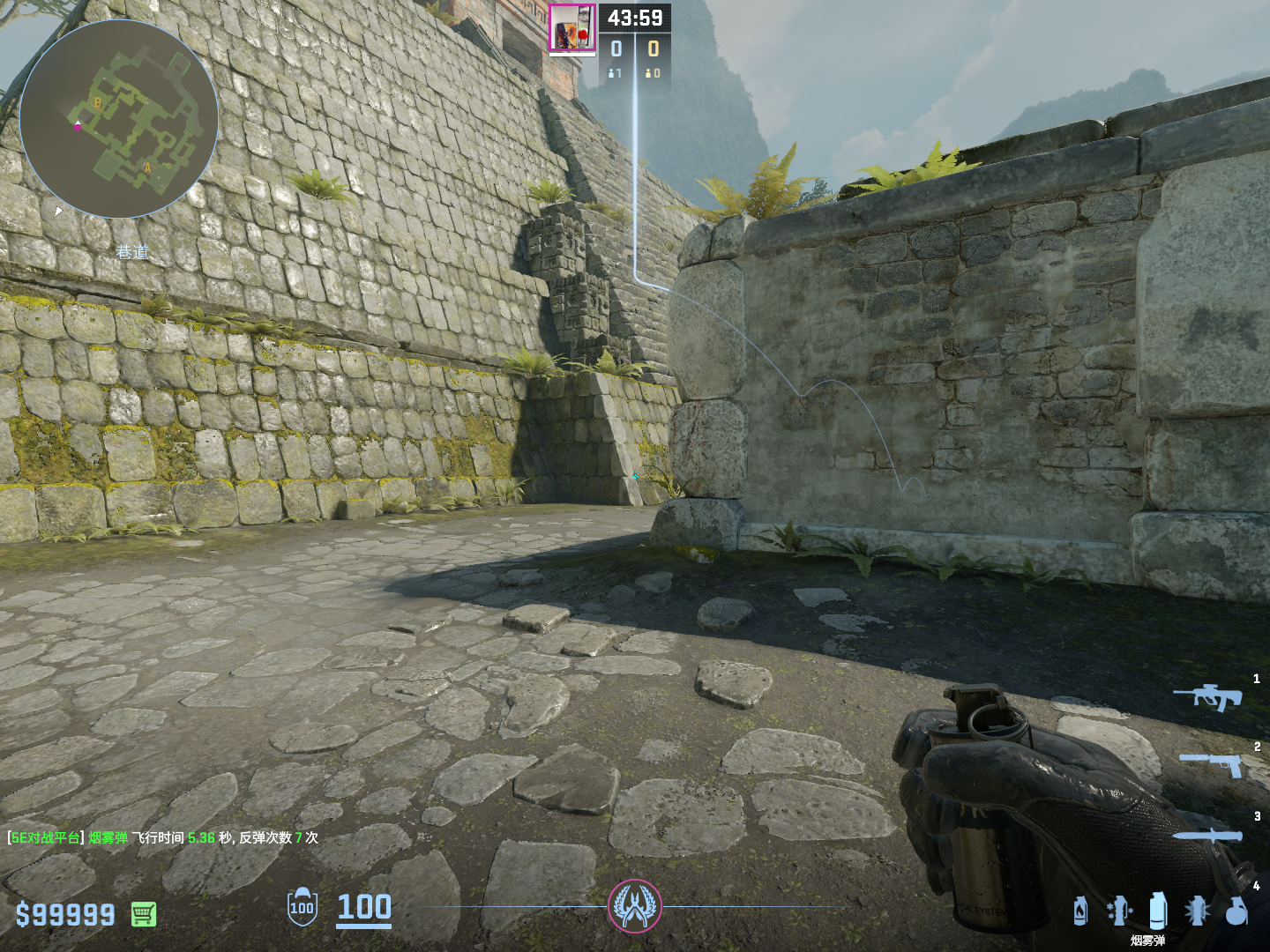Click the armor shield icon showing 100
This screenshot has height=952, width=1270.
pyautogui.click(x=302, y=907)
